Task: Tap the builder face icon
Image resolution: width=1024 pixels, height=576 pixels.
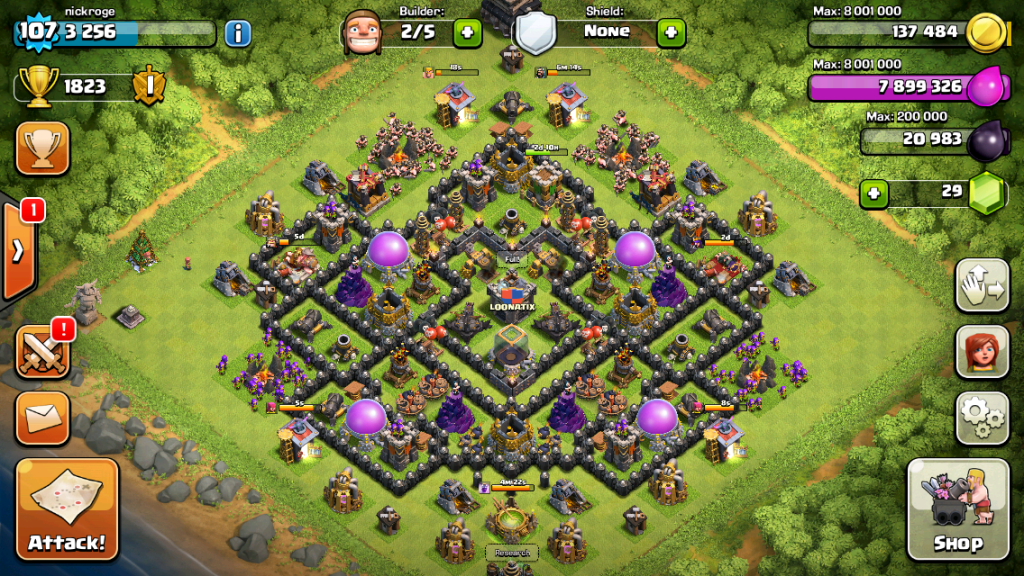Action: [x=362, y=33]
